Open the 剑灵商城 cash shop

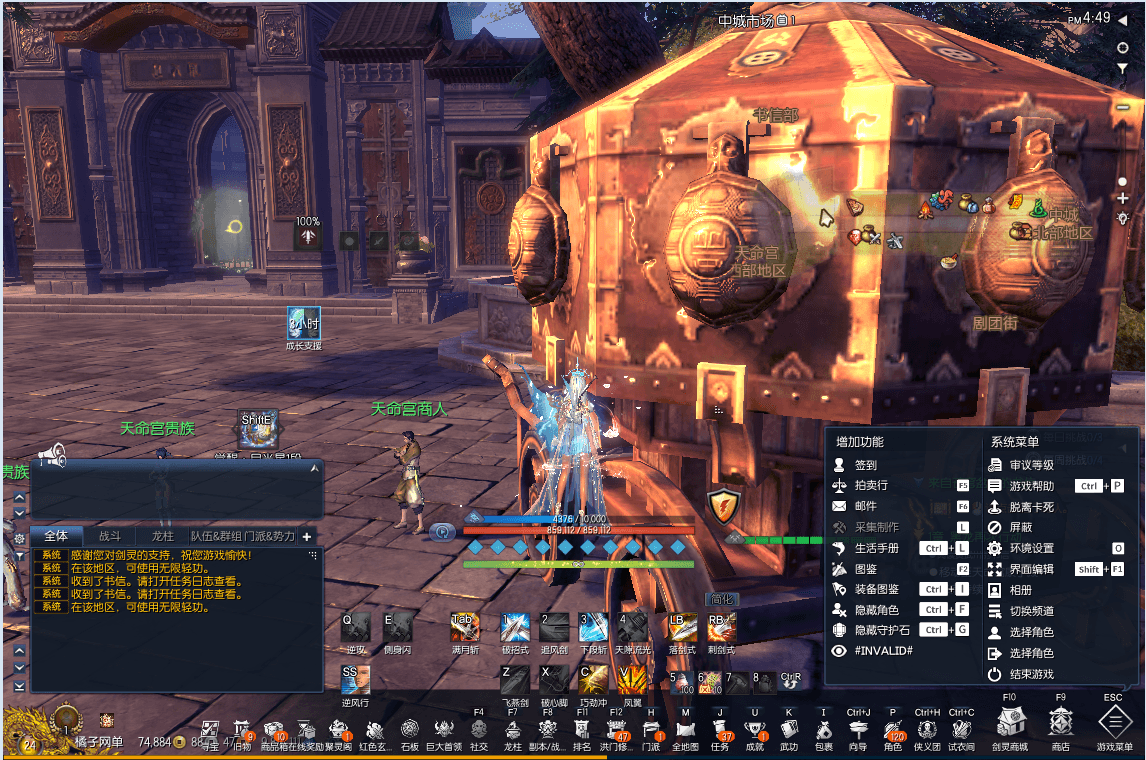click(1008, 722)
